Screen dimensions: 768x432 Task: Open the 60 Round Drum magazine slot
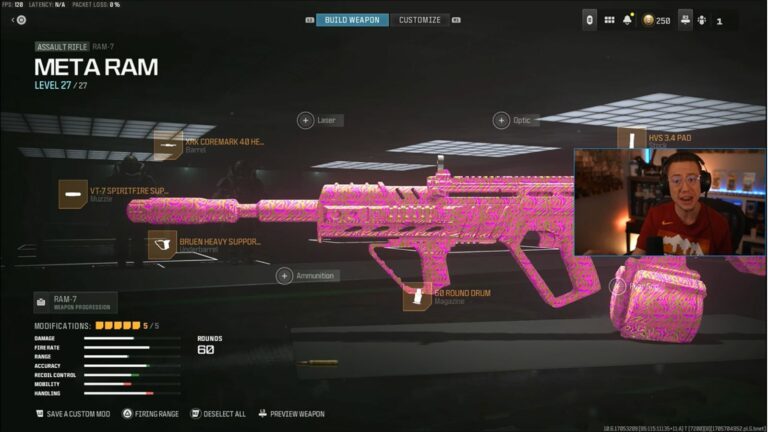(x=418, y=296)
